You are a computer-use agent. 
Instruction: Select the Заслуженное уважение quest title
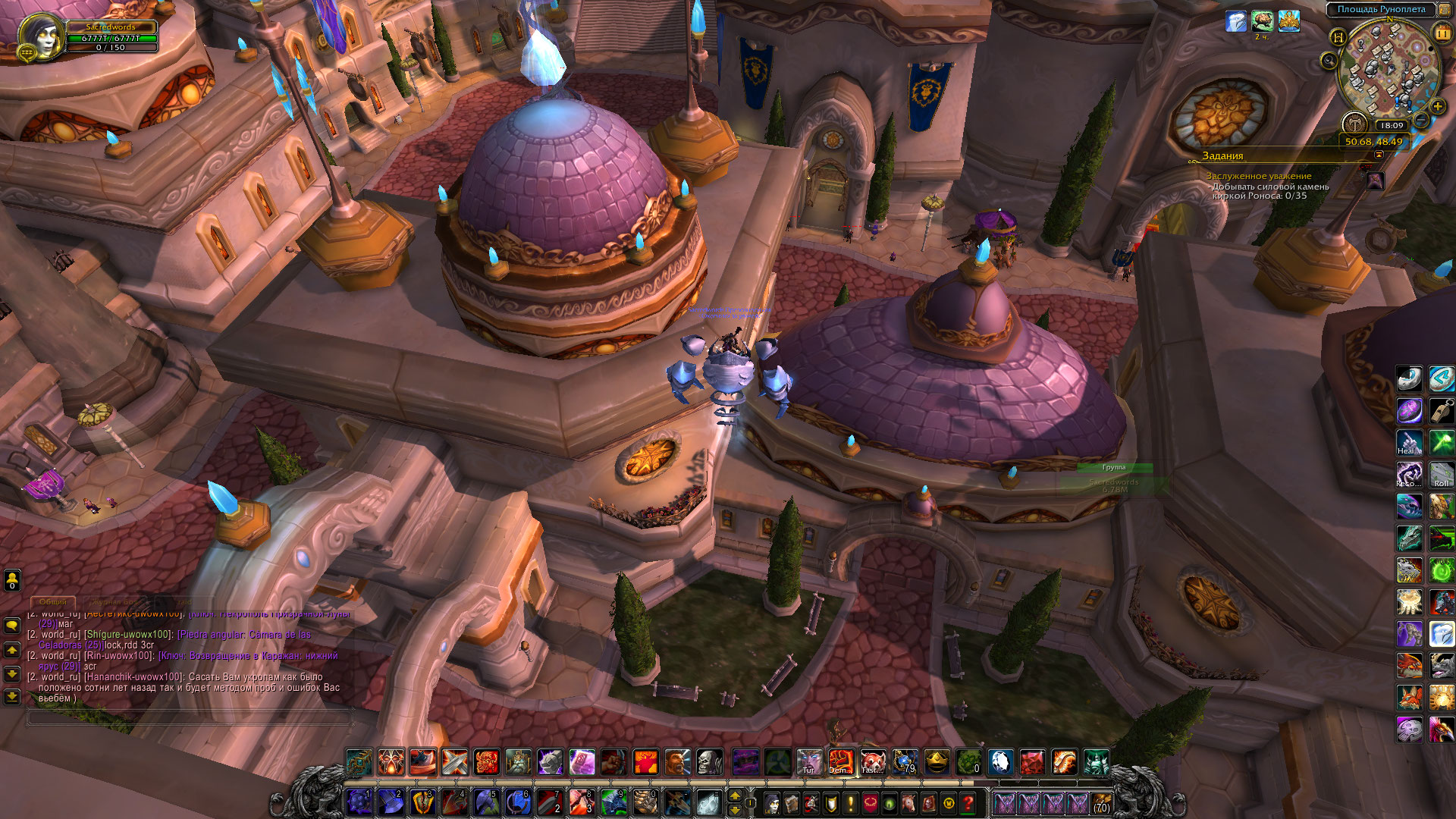point(1258,176)
